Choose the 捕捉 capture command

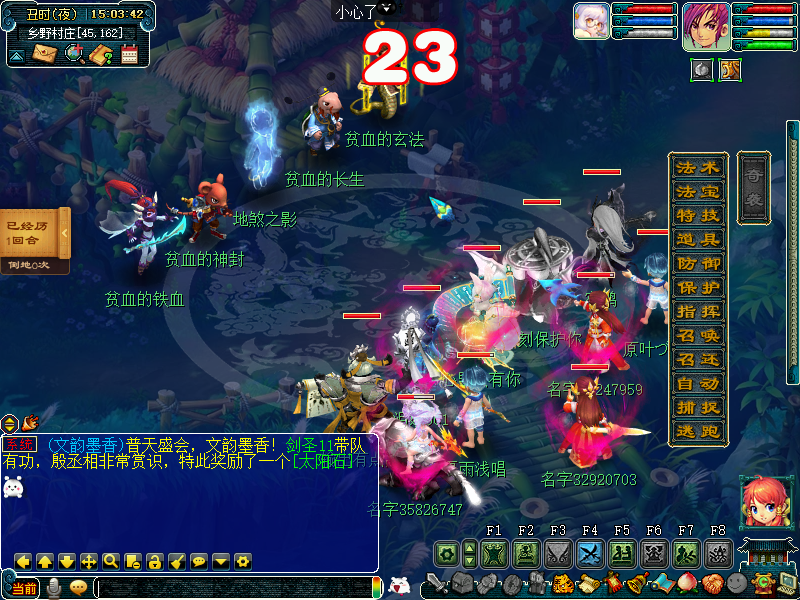[697, 407]
